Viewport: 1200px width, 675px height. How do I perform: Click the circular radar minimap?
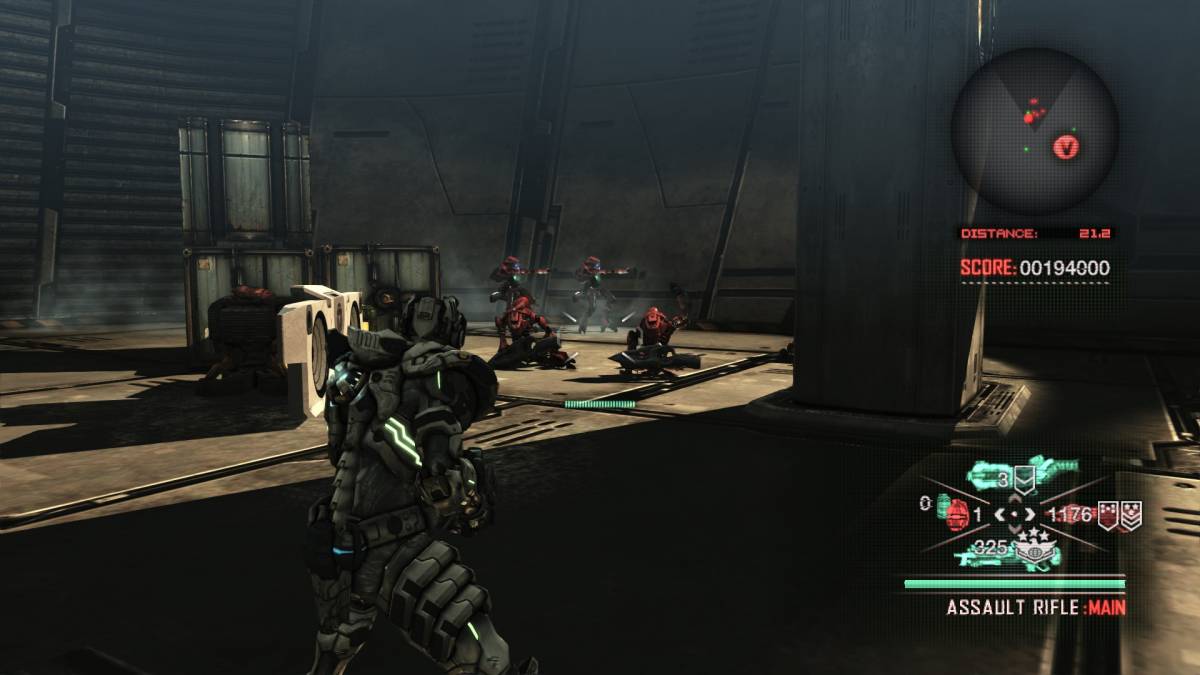1034,130
